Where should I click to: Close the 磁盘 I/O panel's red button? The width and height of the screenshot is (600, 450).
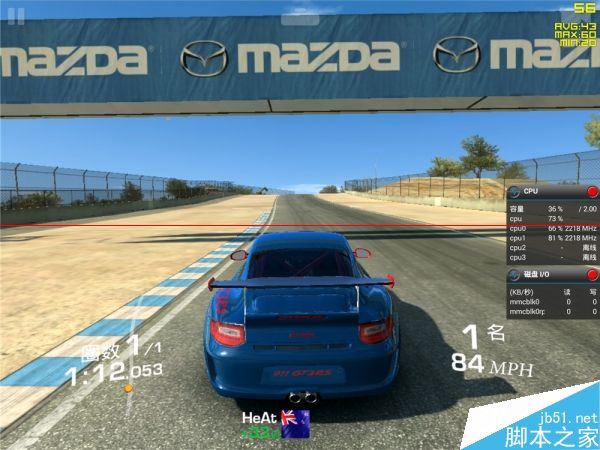tap(591, 274)
